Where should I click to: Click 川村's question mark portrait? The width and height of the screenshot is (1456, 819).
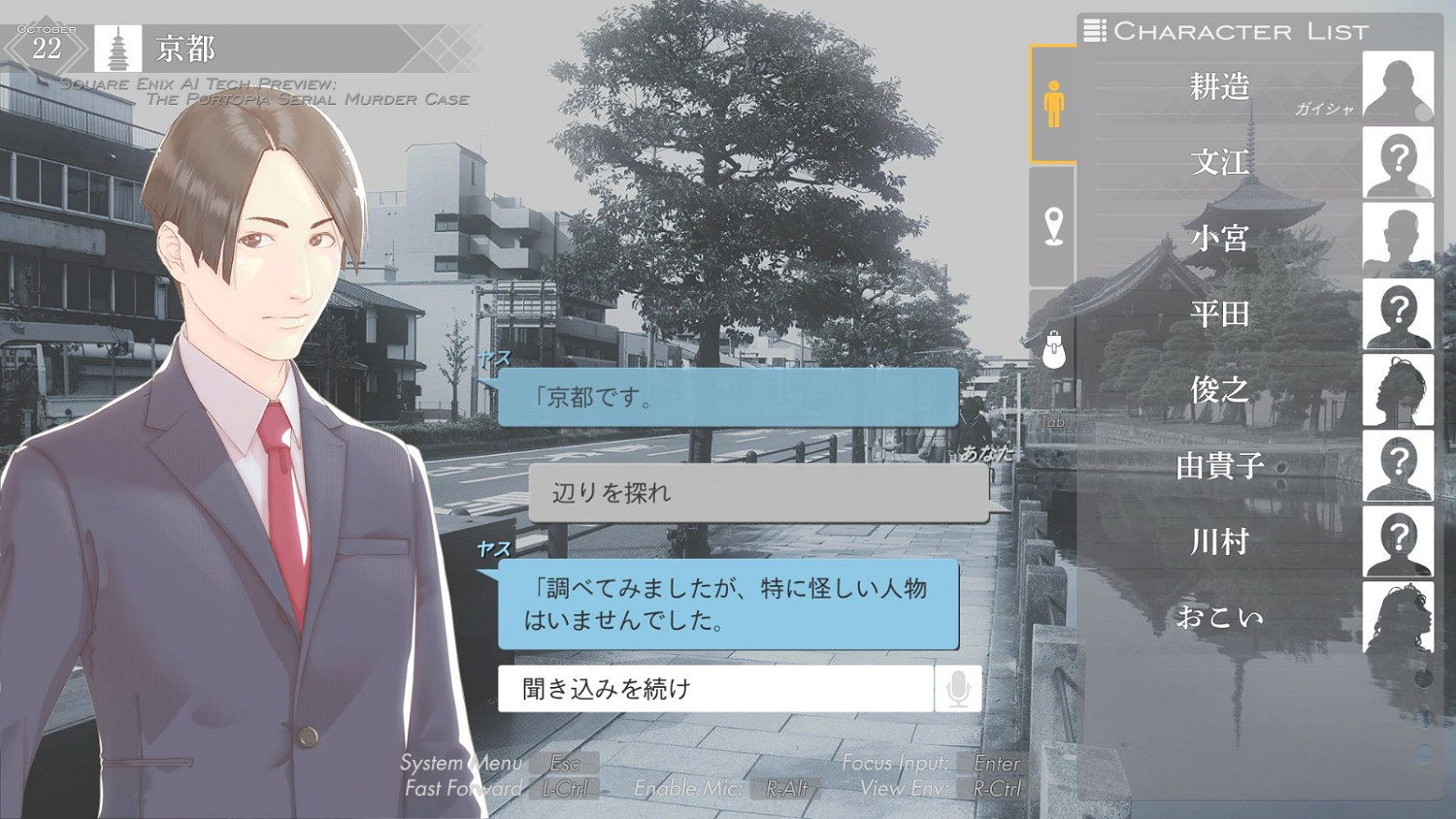tap(1398, 541)
